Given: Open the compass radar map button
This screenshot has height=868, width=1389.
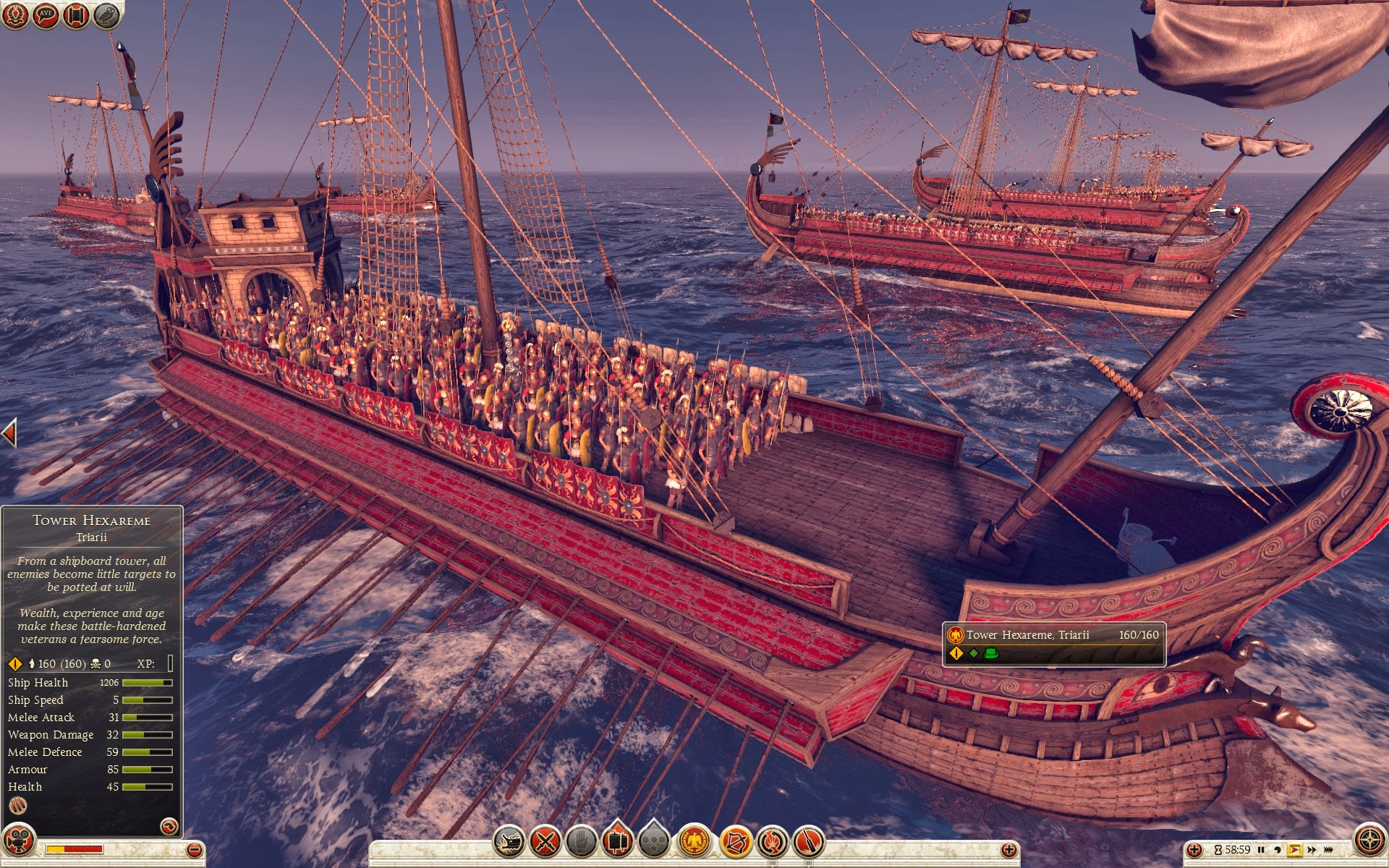Looking at the screenshot, I should tap(1369, 841).
